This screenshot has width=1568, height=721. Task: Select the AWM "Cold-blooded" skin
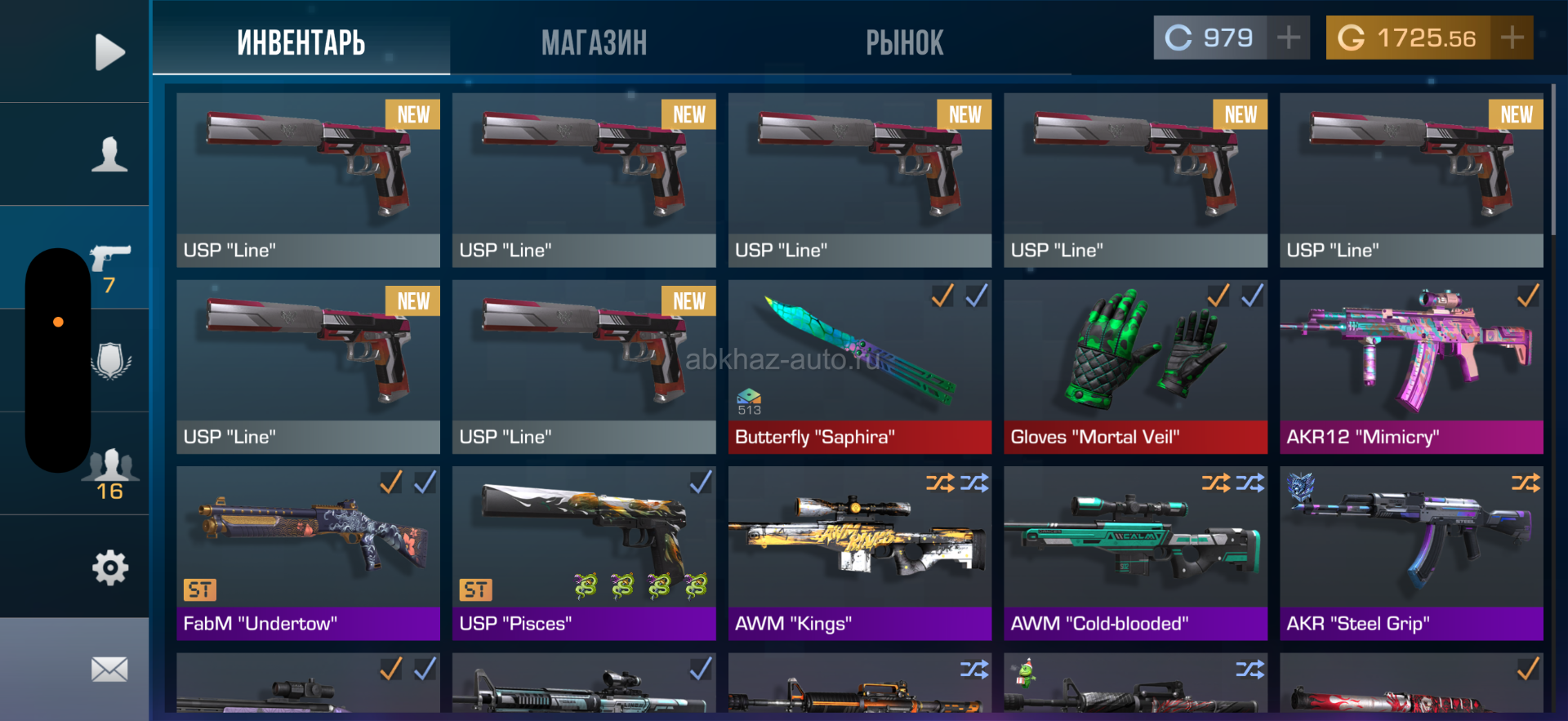1135,554
